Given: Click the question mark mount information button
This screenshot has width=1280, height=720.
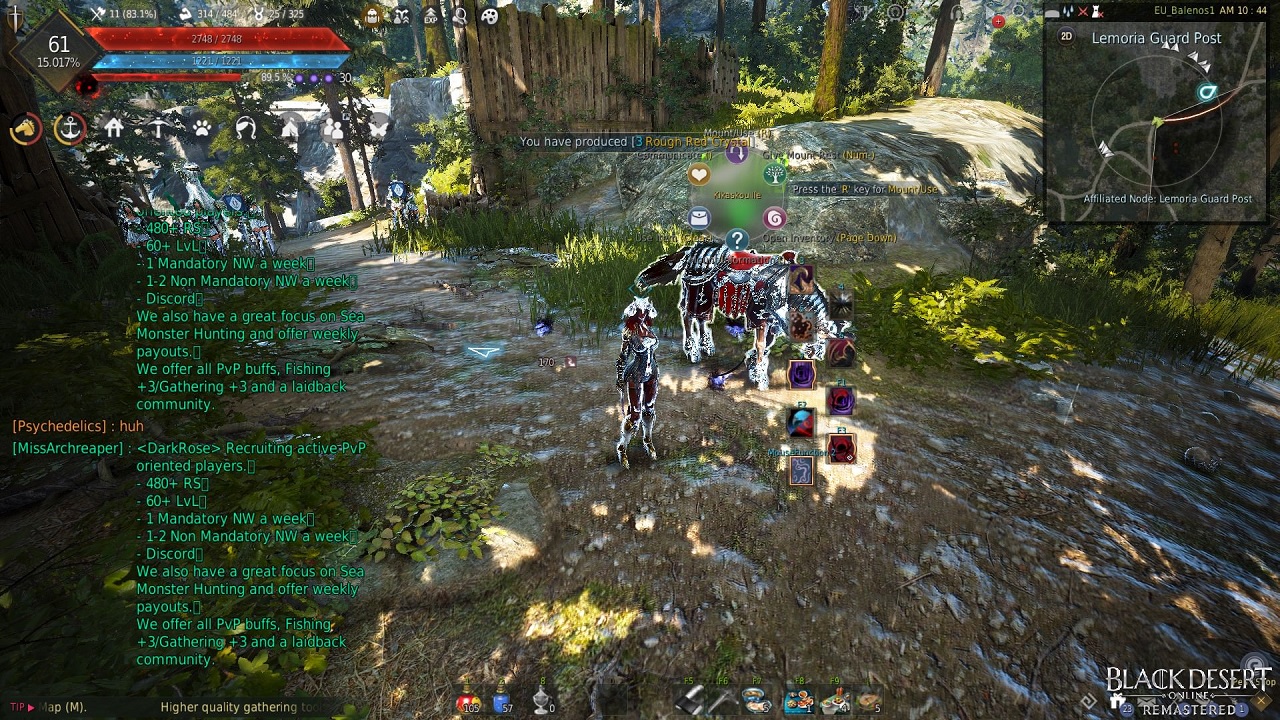Looking at the screenshot, I should [737, 240].
